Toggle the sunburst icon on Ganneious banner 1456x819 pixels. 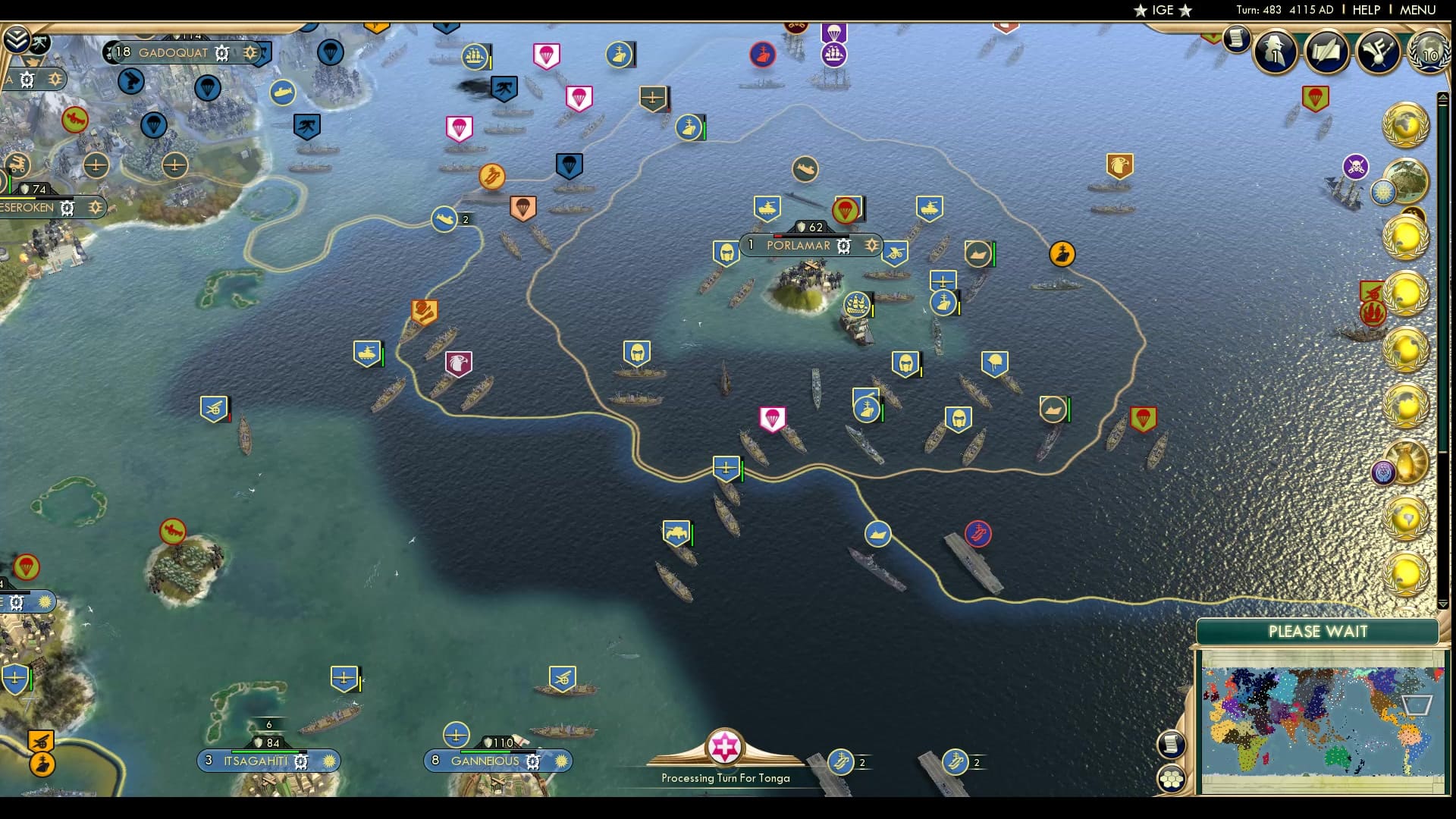pyautogui.click(x=561, y=761)
